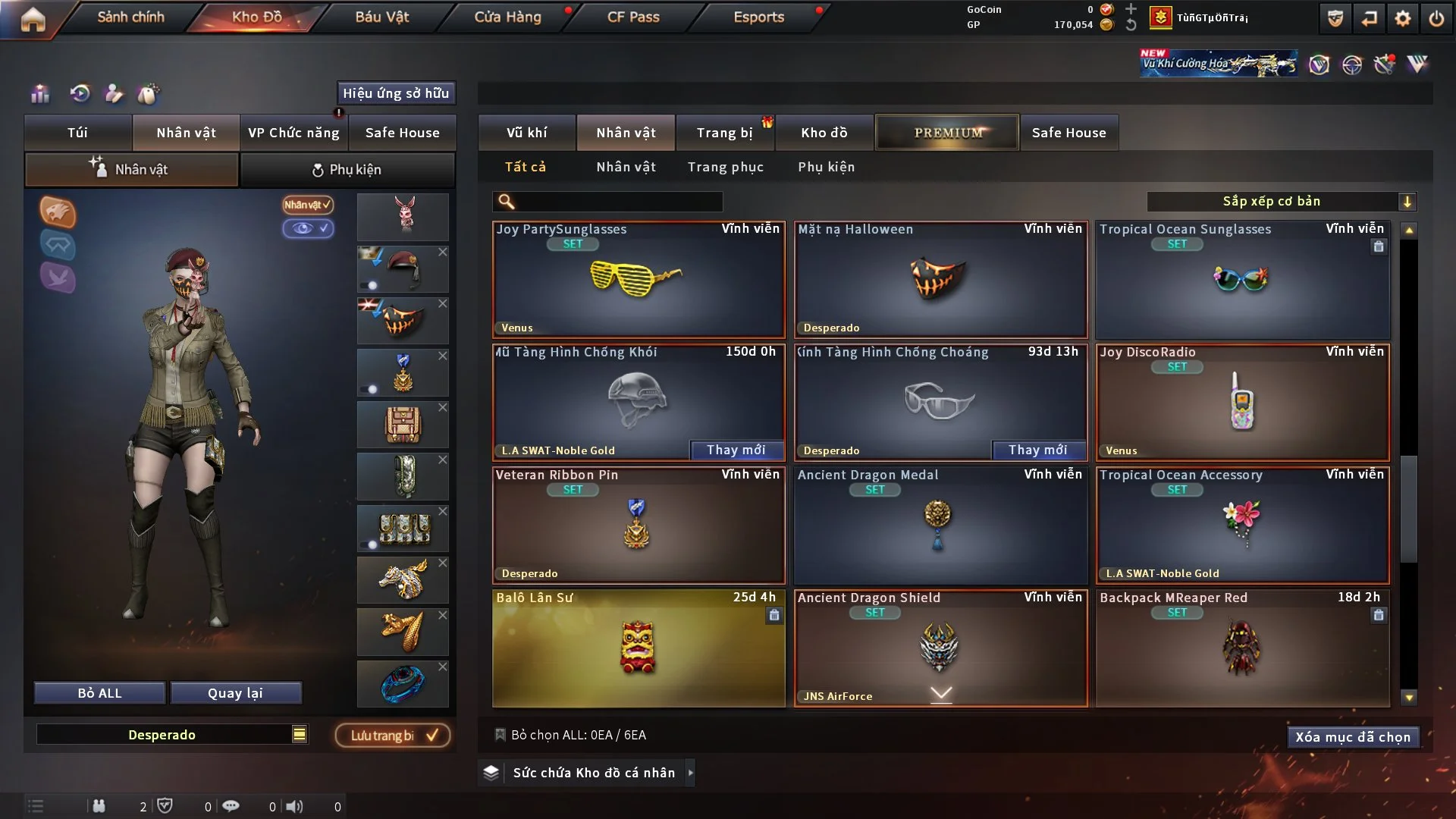Image resolution: width=1456 pixels, height=819 pixels.
Task: Click the power exit button
Action: [x=1436, y=18]
